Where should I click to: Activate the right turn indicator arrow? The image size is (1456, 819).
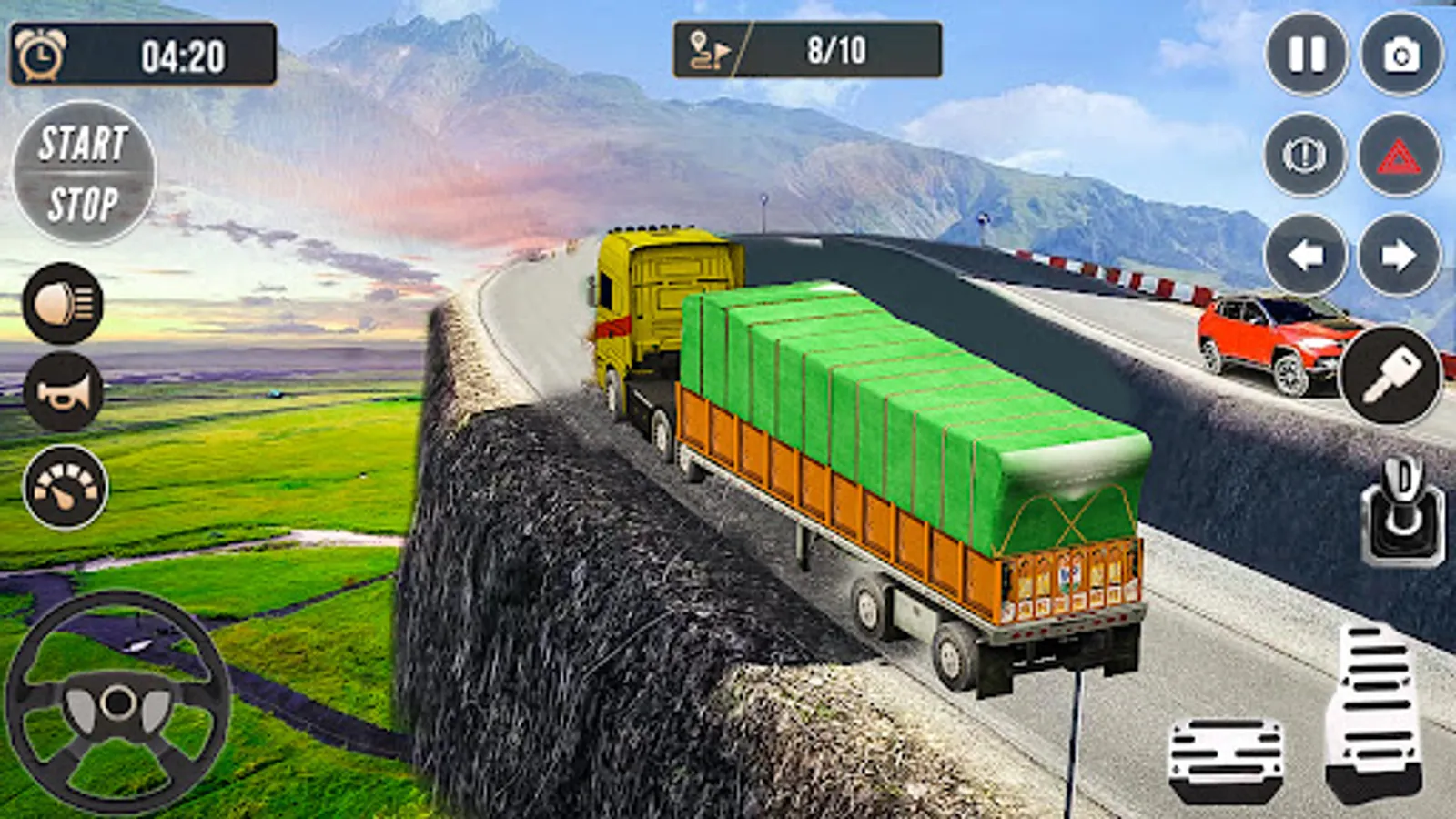click(1400, 255)
